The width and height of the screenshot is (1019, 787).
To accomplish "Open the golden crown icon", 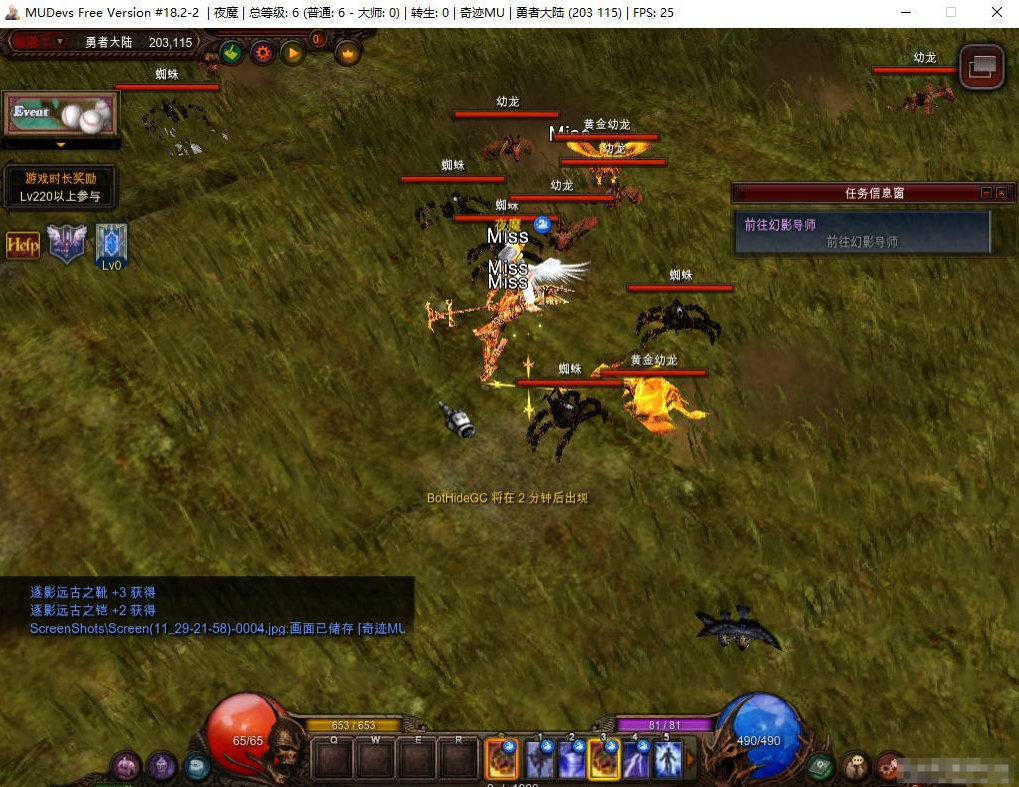I will point(347,52).
